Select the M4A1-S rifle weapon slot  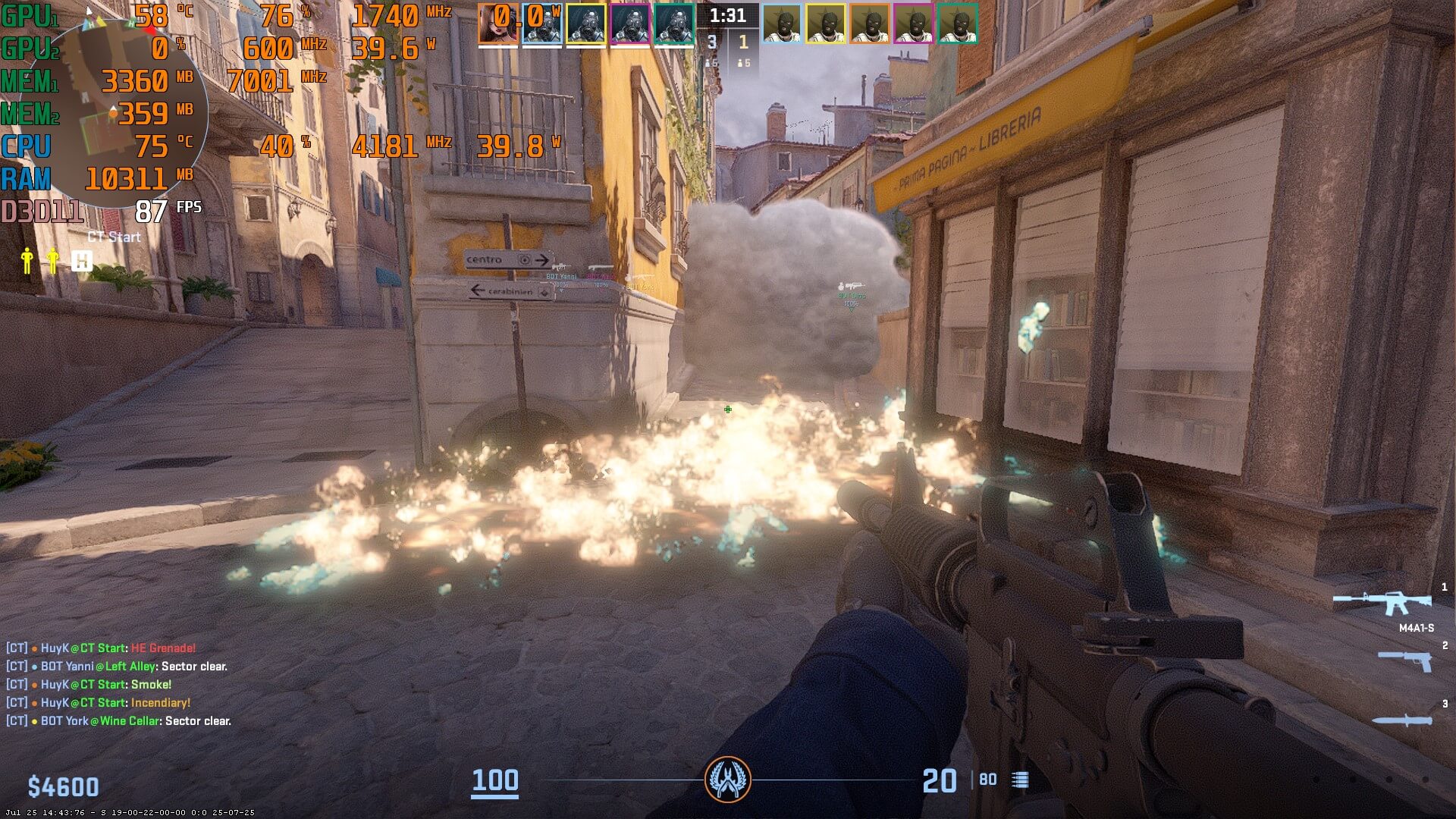tap(1382, 604)
